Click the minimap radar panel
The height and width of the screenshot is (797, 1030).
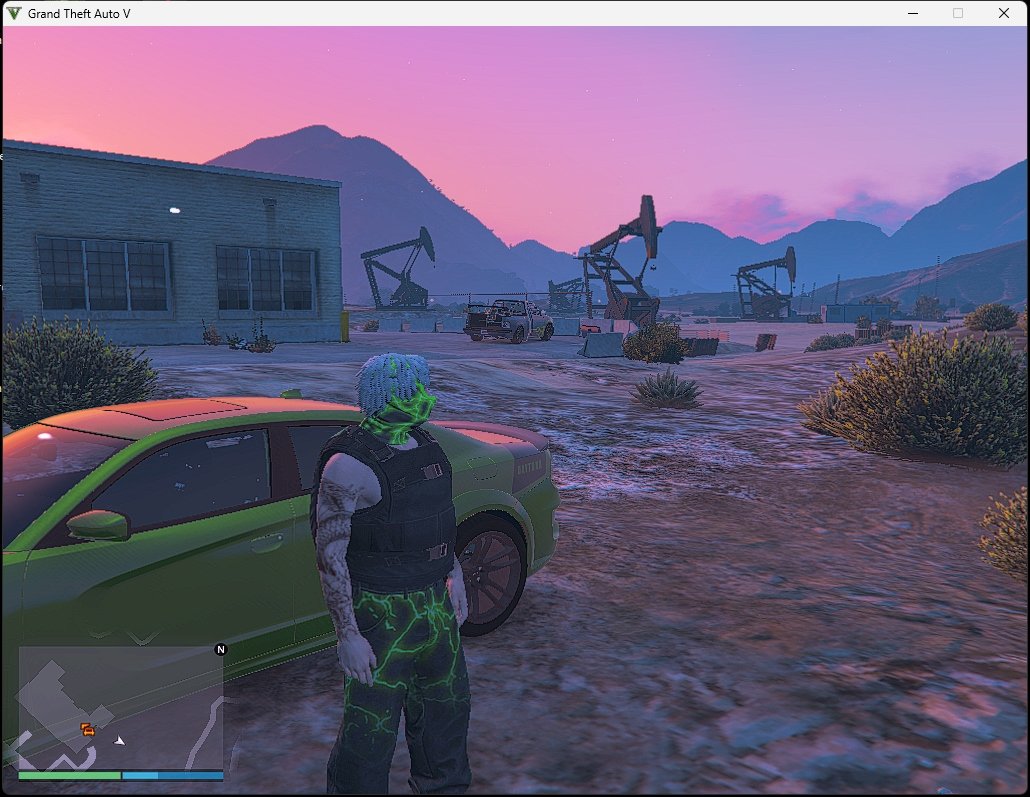(x=120, y=707)
